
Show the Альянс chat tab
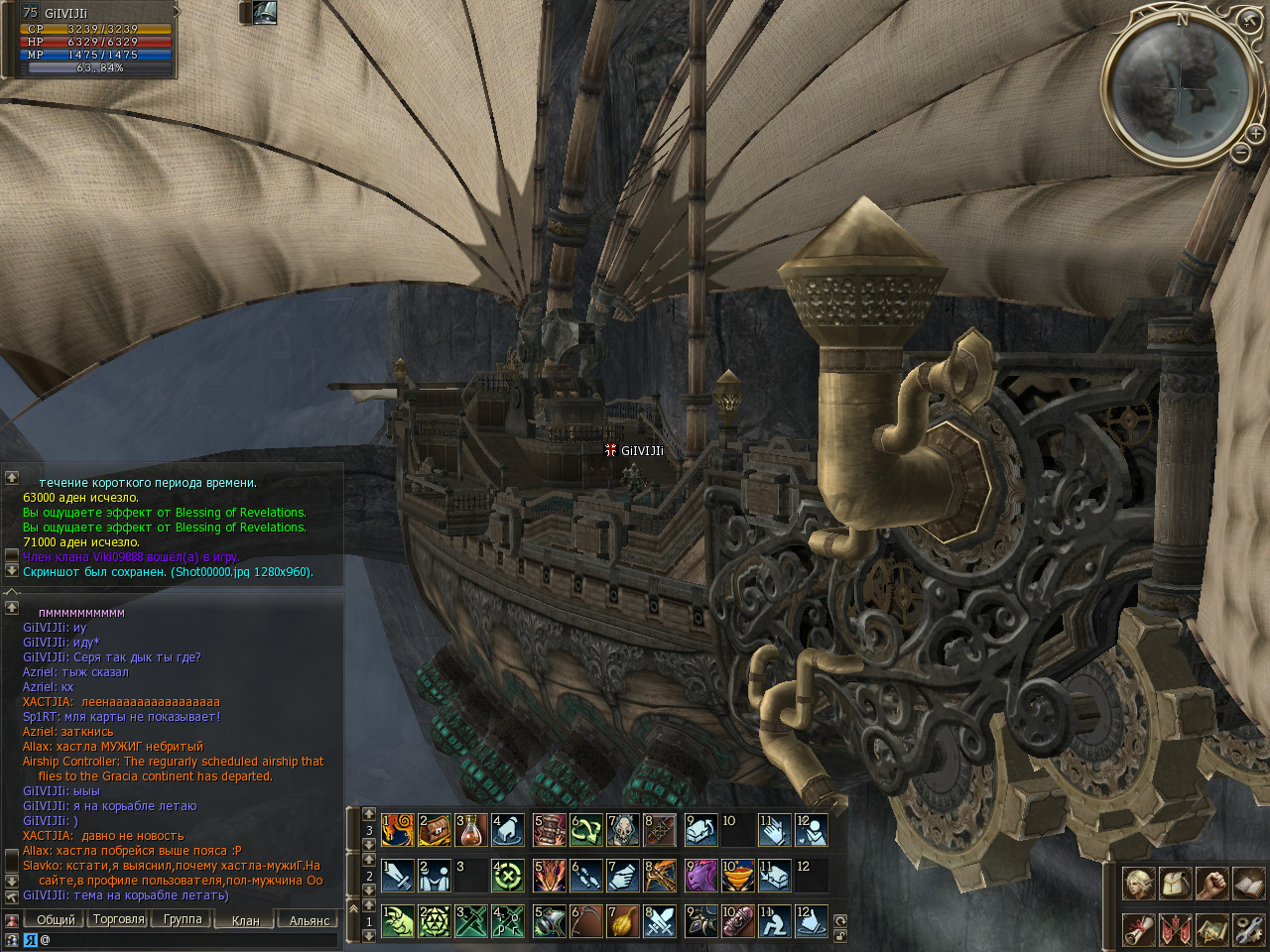pyautogui.click(x=309, y=920)
